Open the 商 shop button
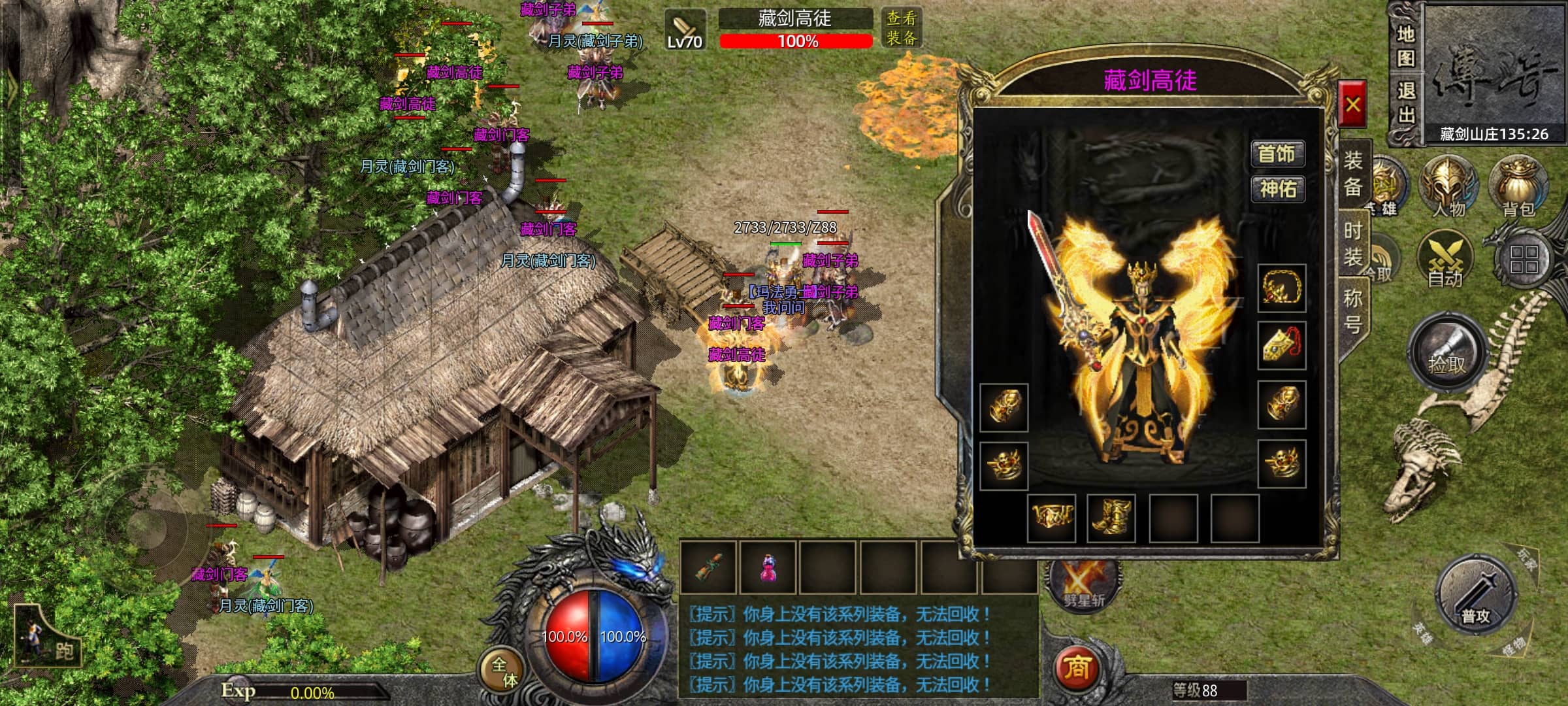Screen dimensions: 1568x706 point(1077,667)
